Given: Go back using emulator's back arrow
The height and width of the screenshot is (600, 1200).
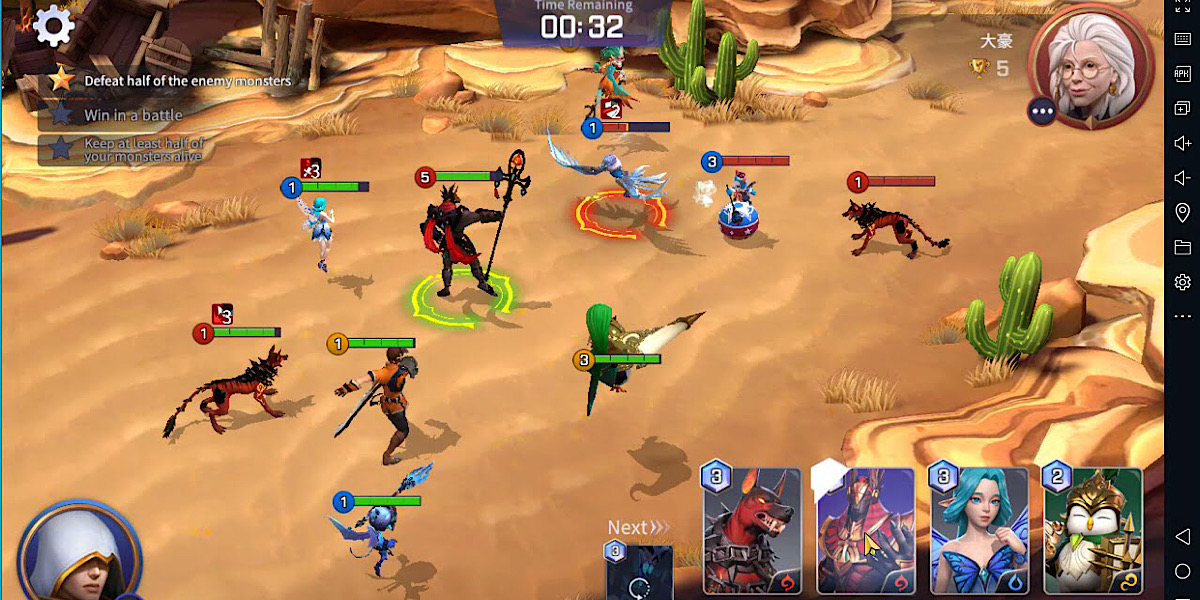Looking at the screenshot, I should coord(1182,536).
